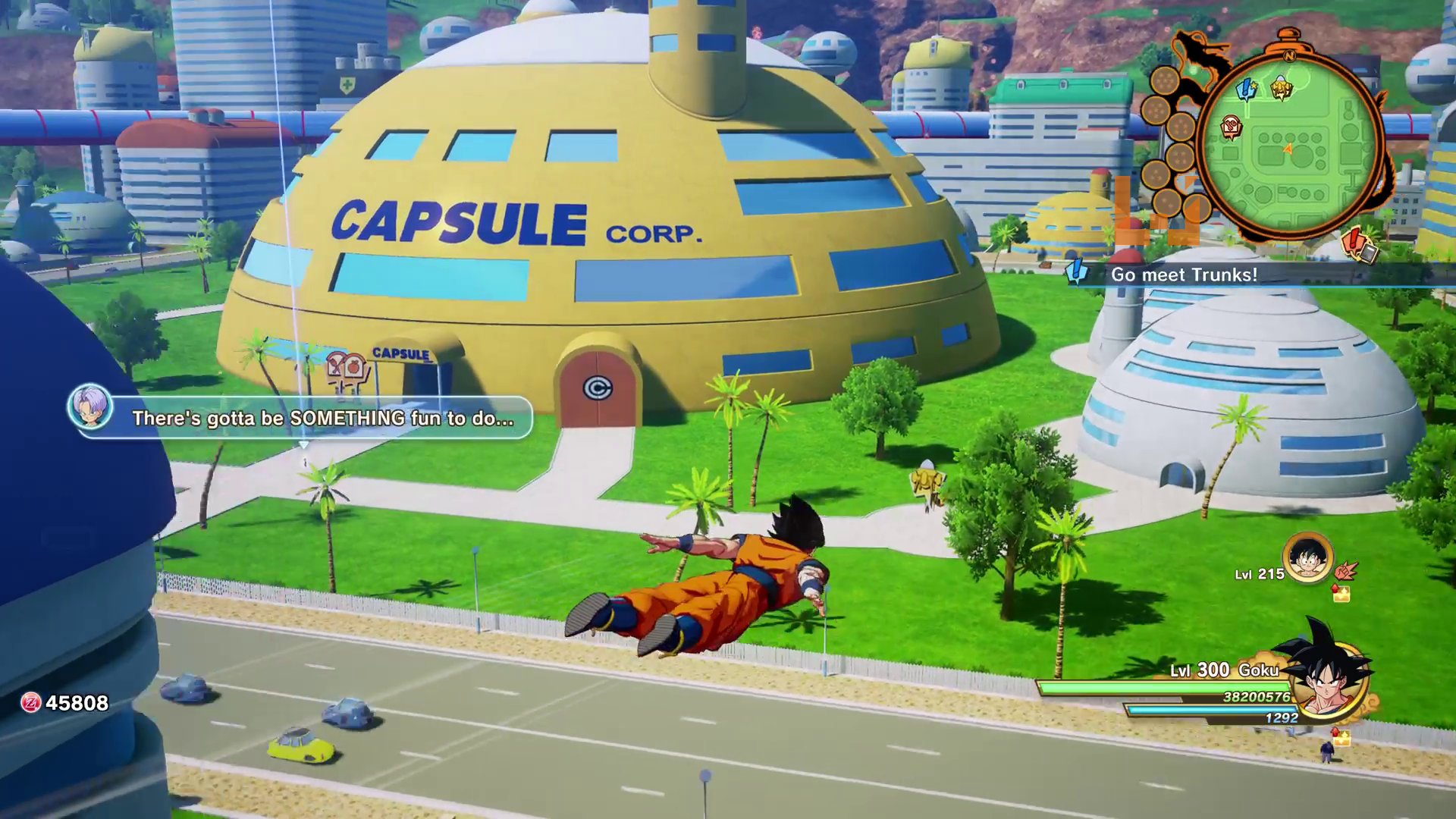This screenshot has width=1456, height=819.
Task: Open the Dragon Ball tracker cluster
Action: point(1169,144)
